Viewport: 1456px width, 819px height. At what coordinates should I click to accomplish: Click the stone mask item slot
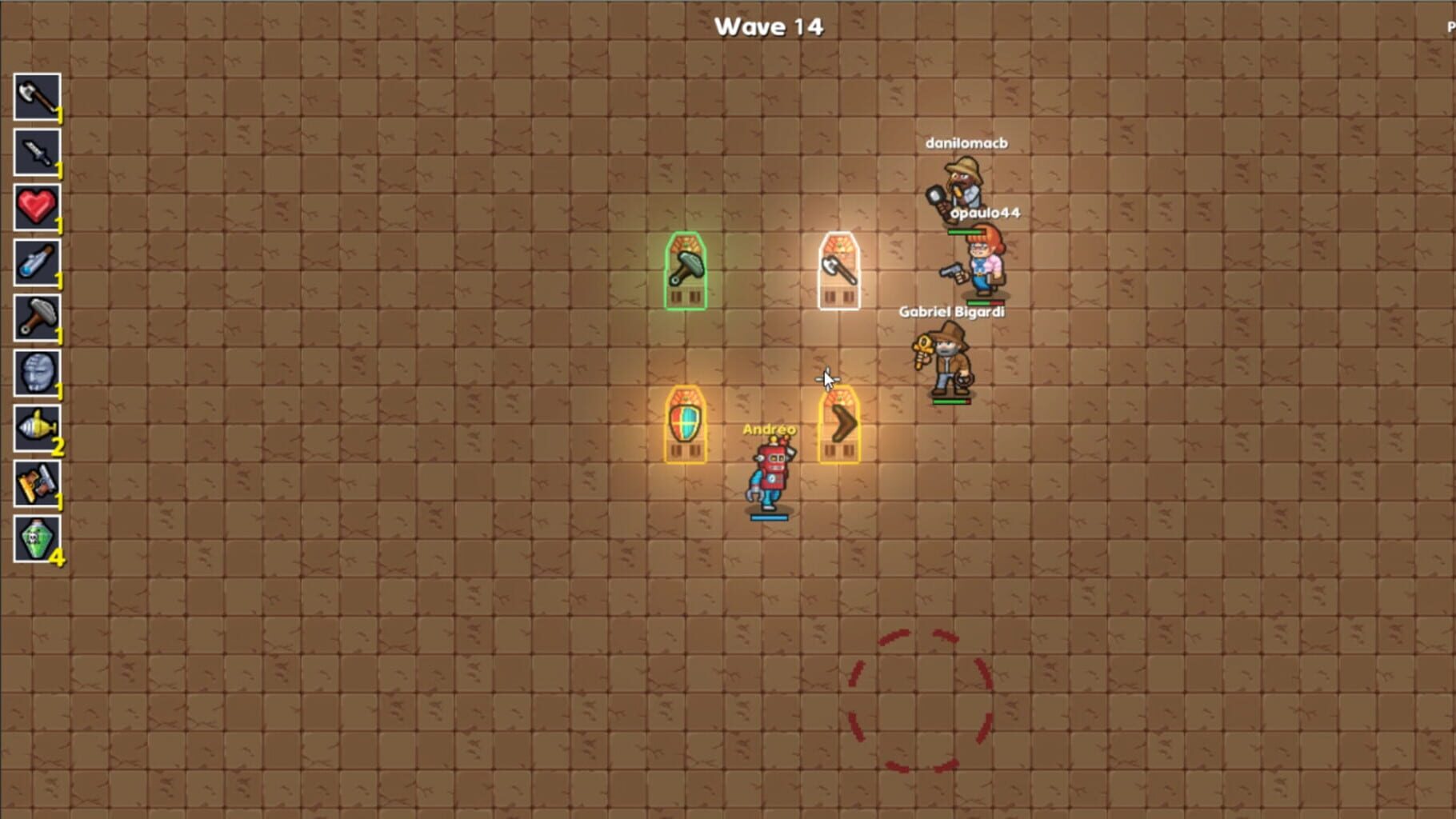(x=37, y=373)
